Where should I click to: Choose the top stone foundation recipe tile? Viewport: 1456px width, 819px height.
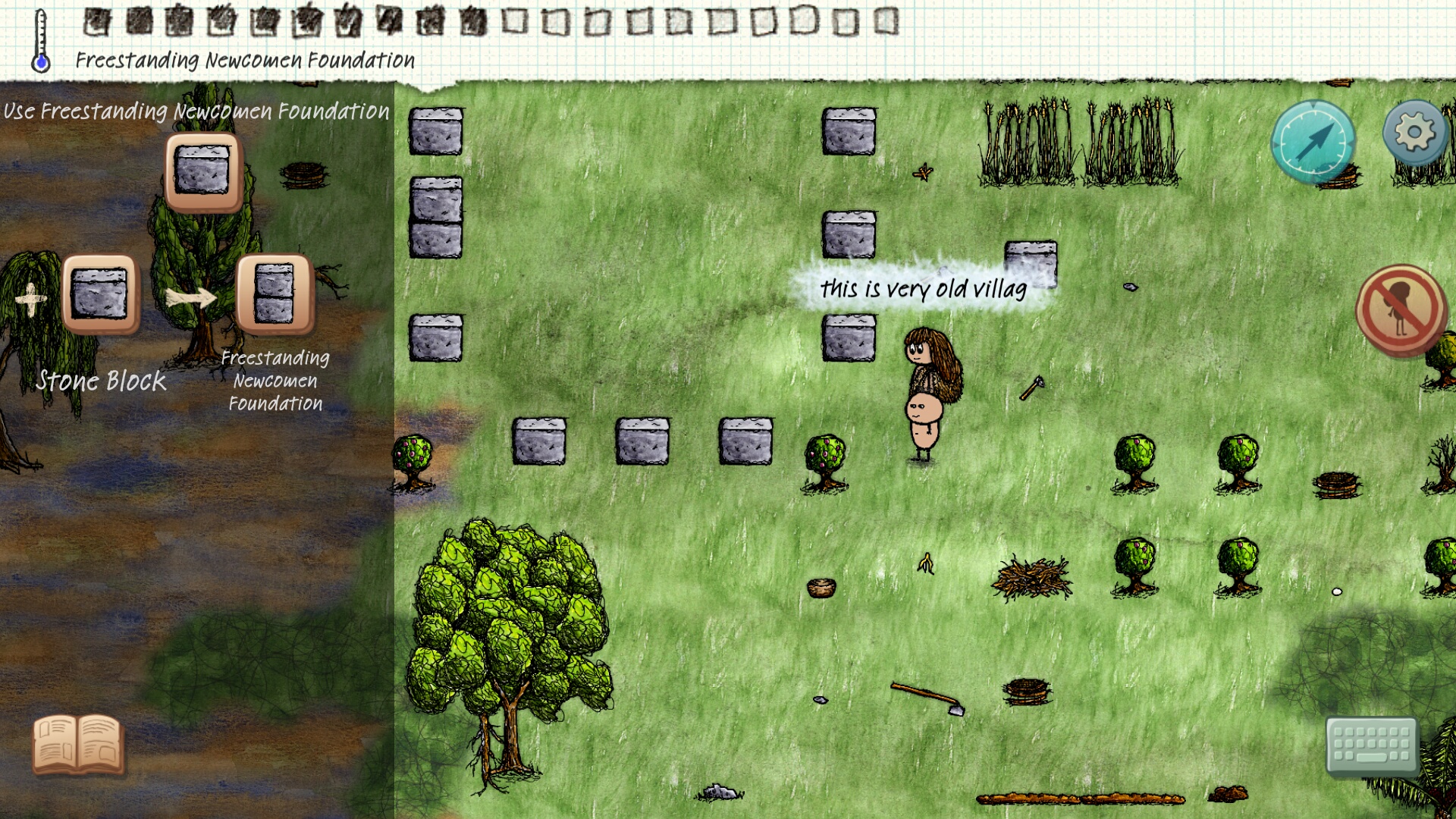pos(202,171)
